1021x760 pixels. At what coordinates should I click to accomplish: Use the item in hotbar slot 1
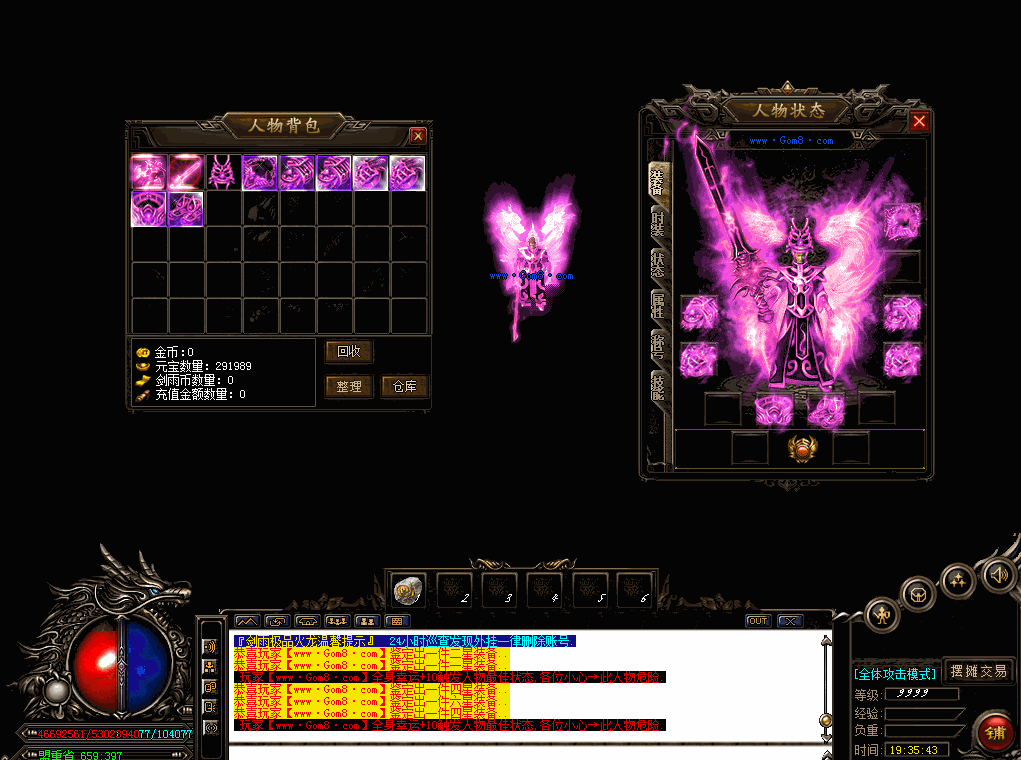(x=408, y=590)
